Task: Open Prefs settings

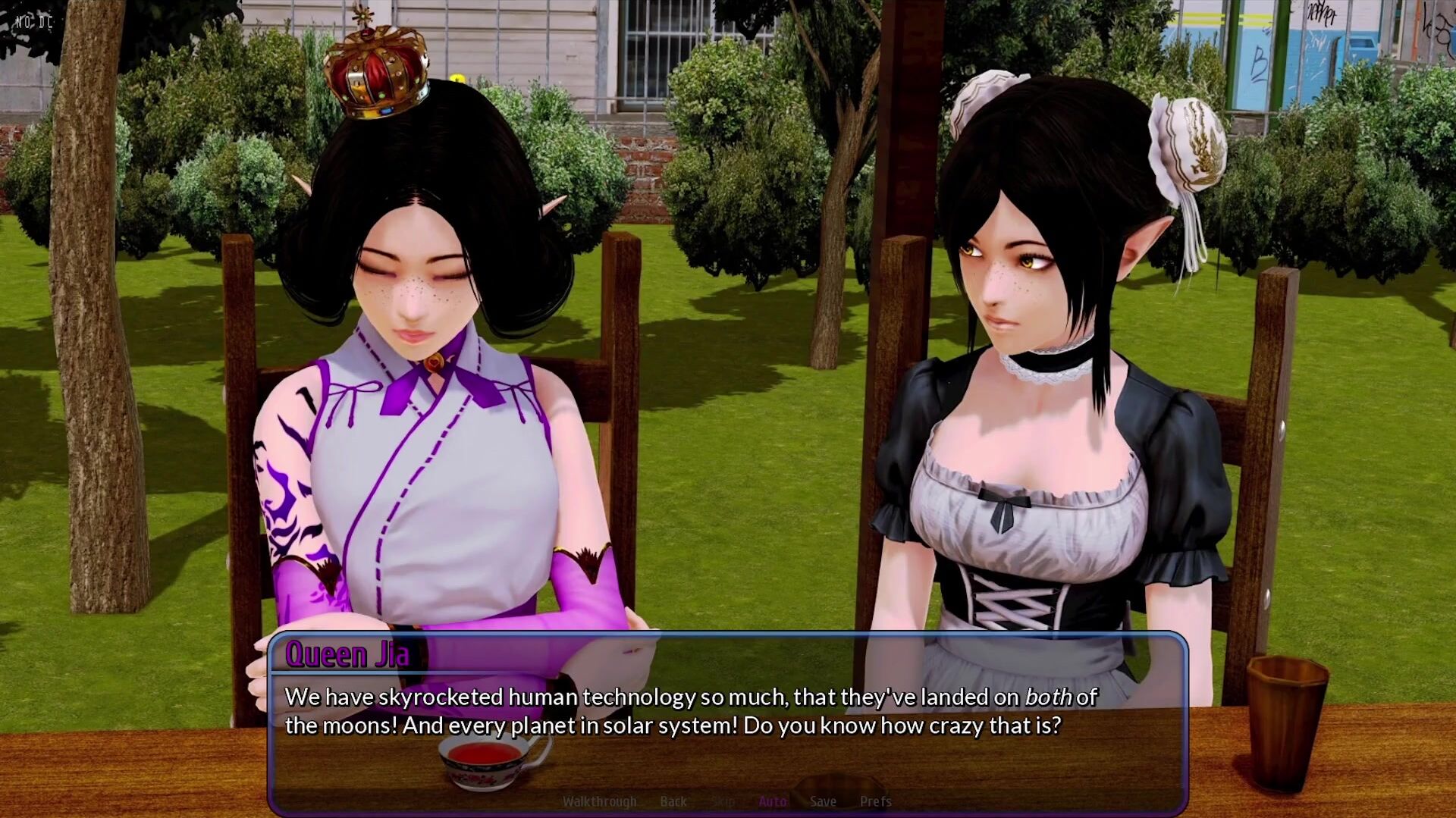Action: [x=875, y=801]
